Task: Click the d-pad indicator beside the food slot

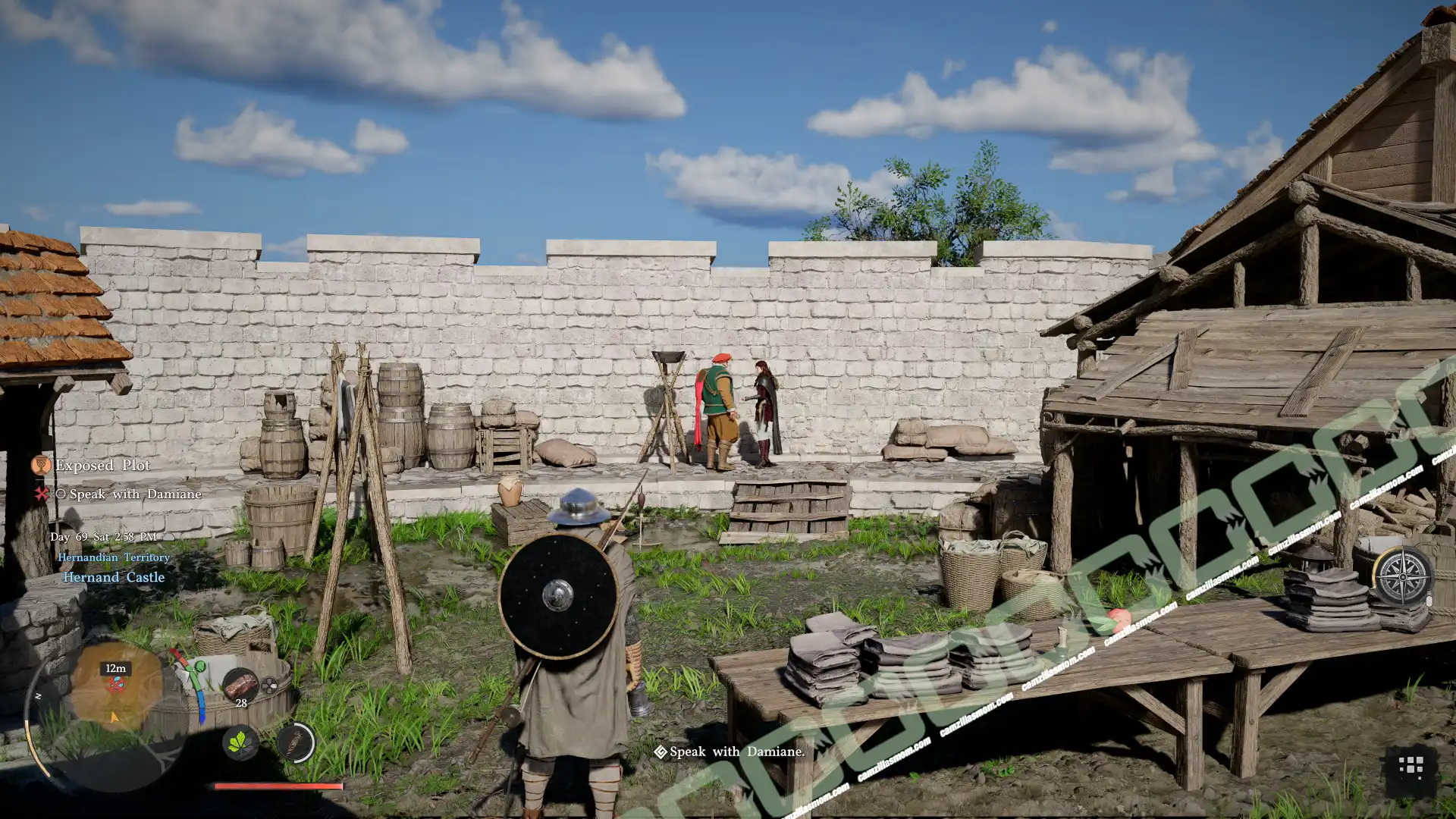Action: coord(269,684)
